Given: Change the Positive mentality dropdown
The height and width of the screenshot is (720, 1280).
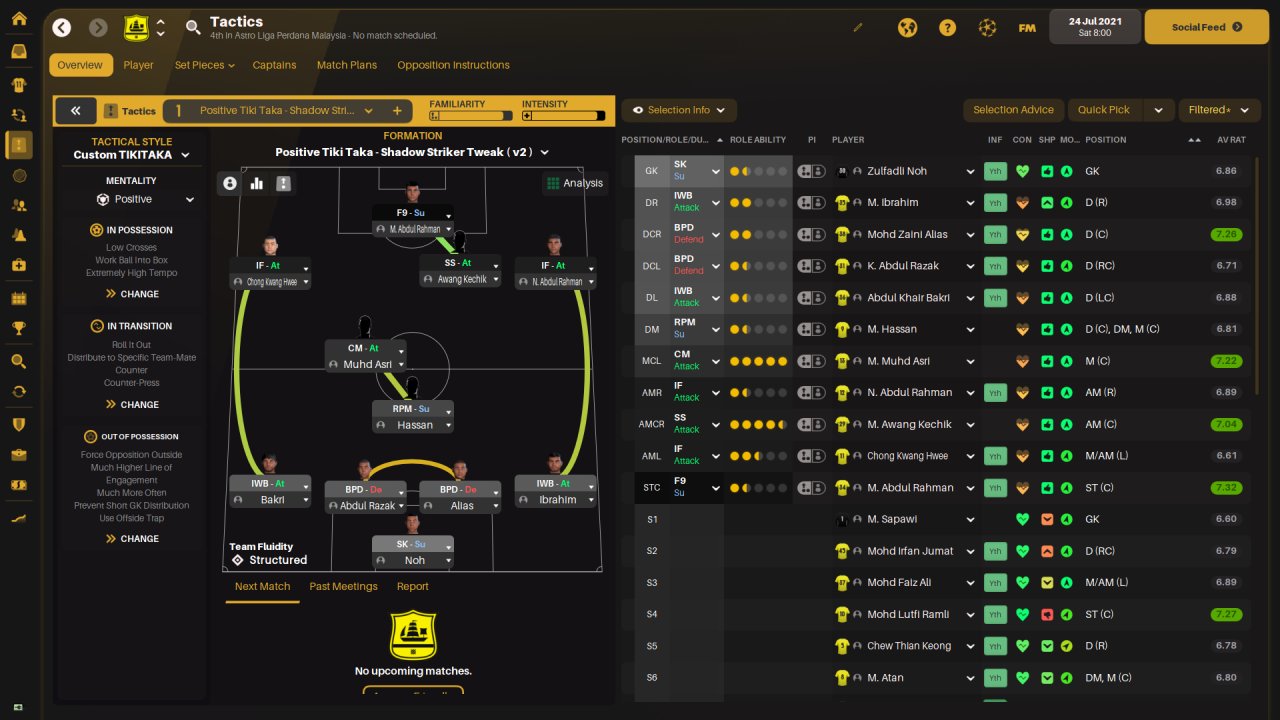Looking at the screenshot, I should pos(145,199).
